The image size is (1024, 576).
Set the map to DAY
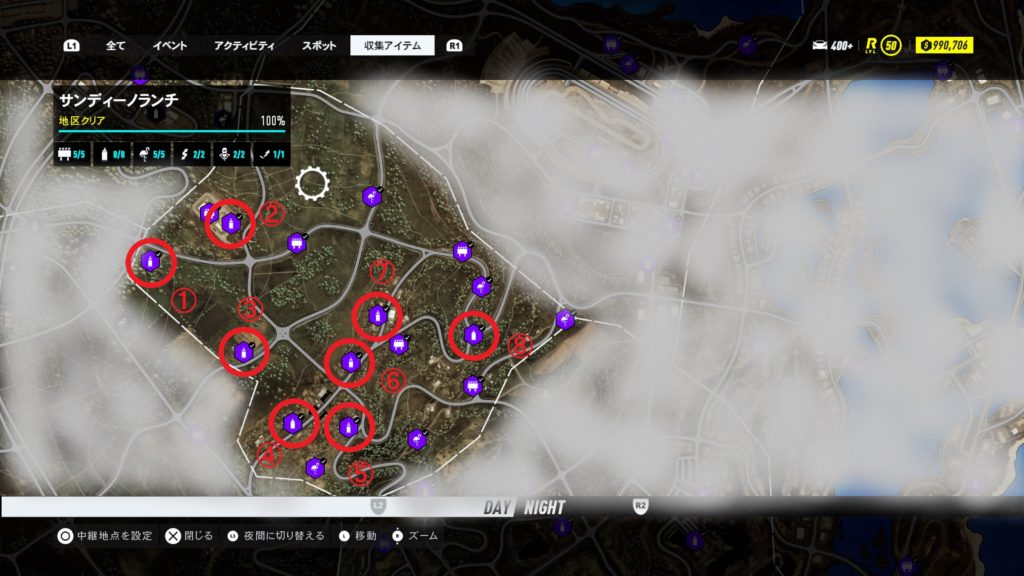point(497,507)
